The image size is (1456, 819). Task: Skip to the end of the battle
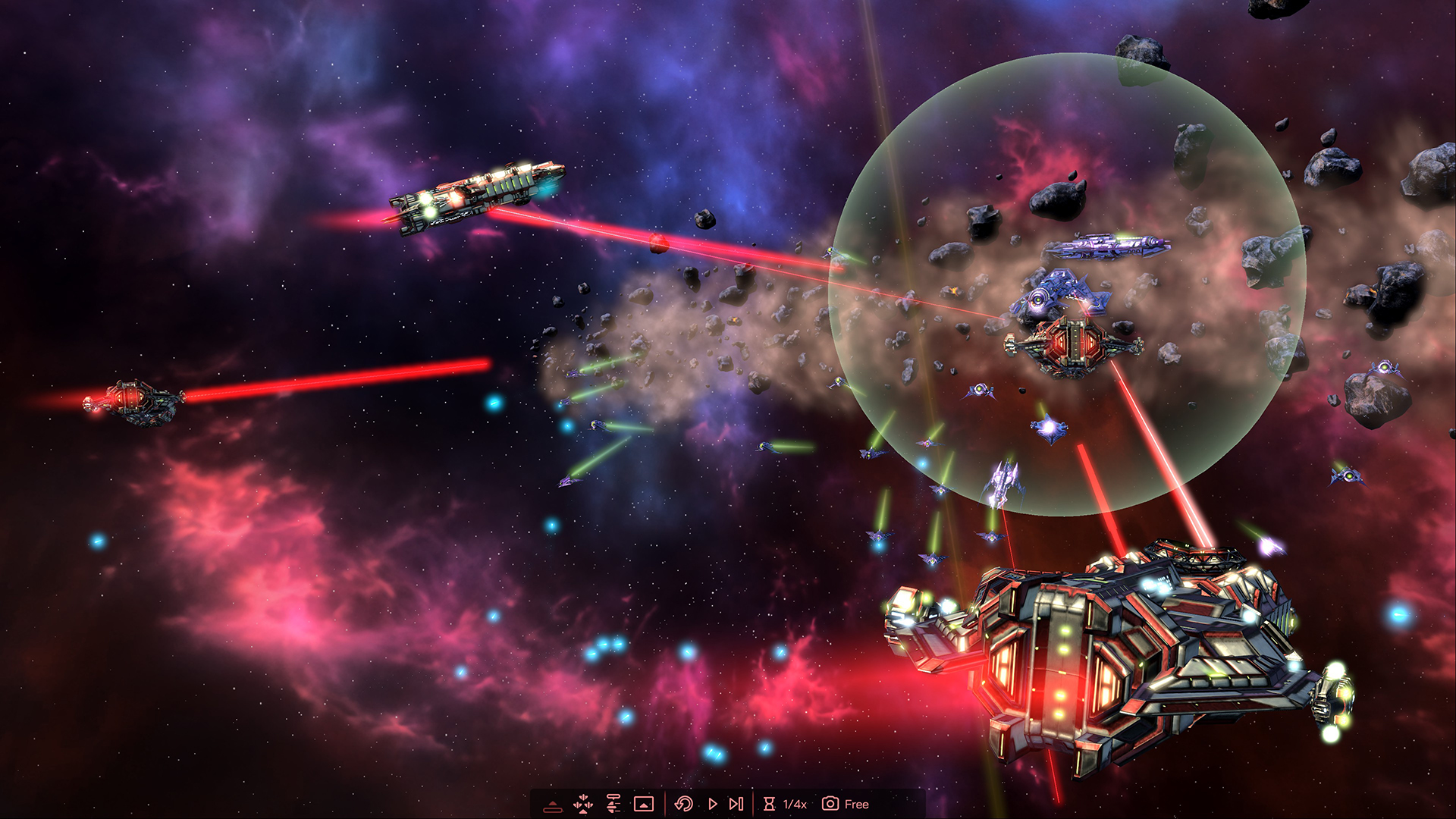click(736, 804)
